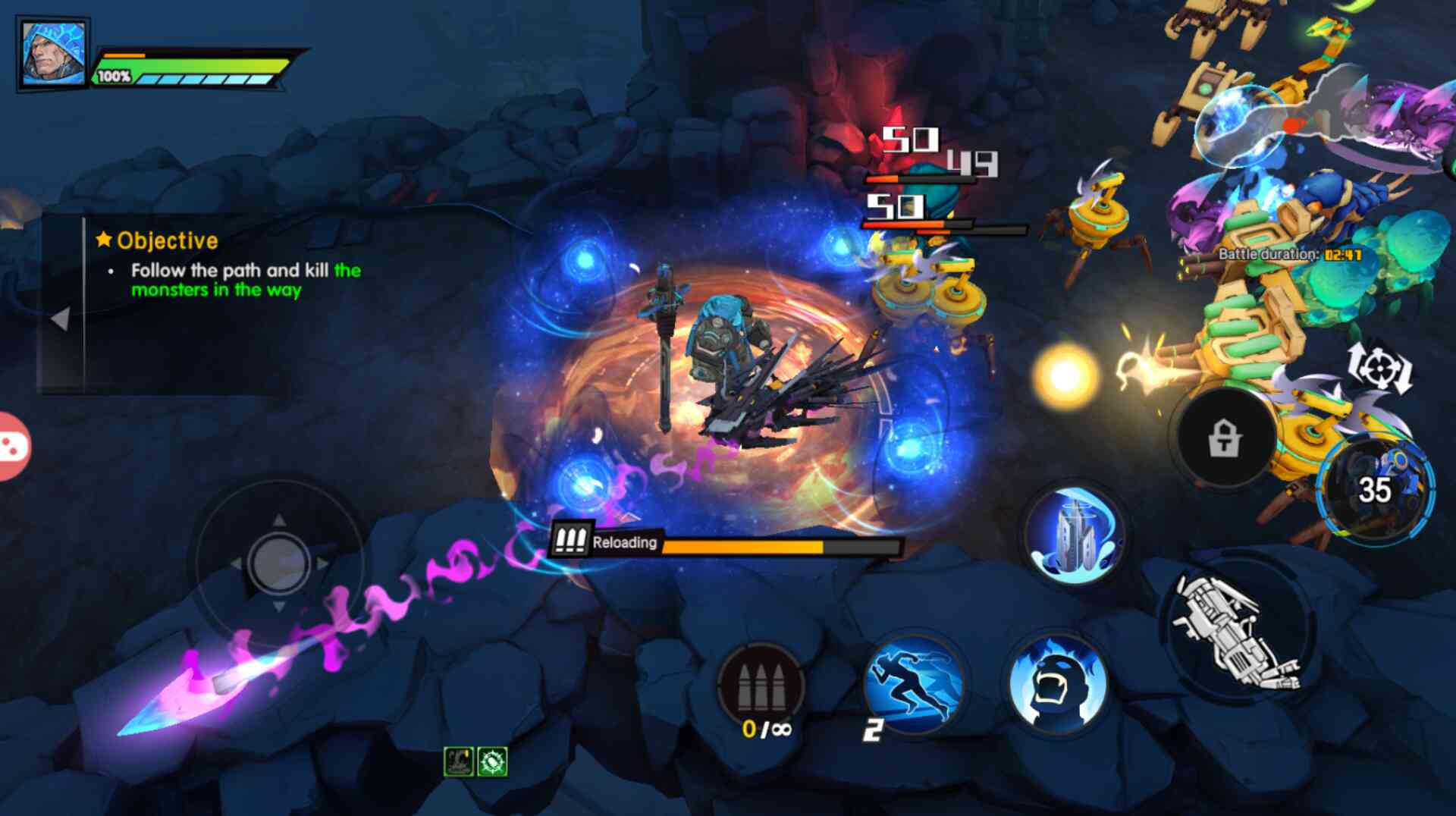Tap the locked skill slot

[1224, 438]
